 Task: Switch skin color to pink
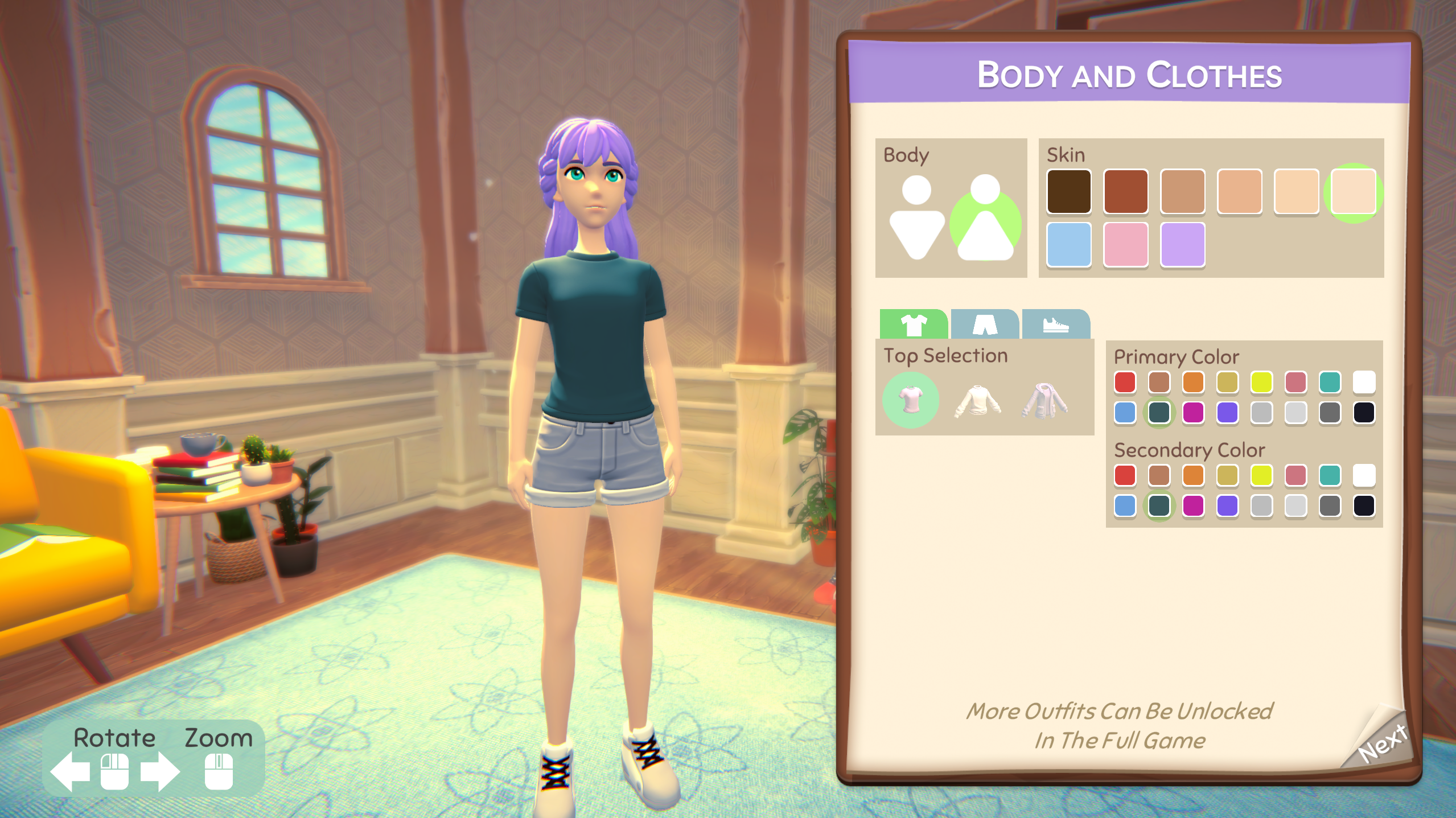[x=1125, y=246]
